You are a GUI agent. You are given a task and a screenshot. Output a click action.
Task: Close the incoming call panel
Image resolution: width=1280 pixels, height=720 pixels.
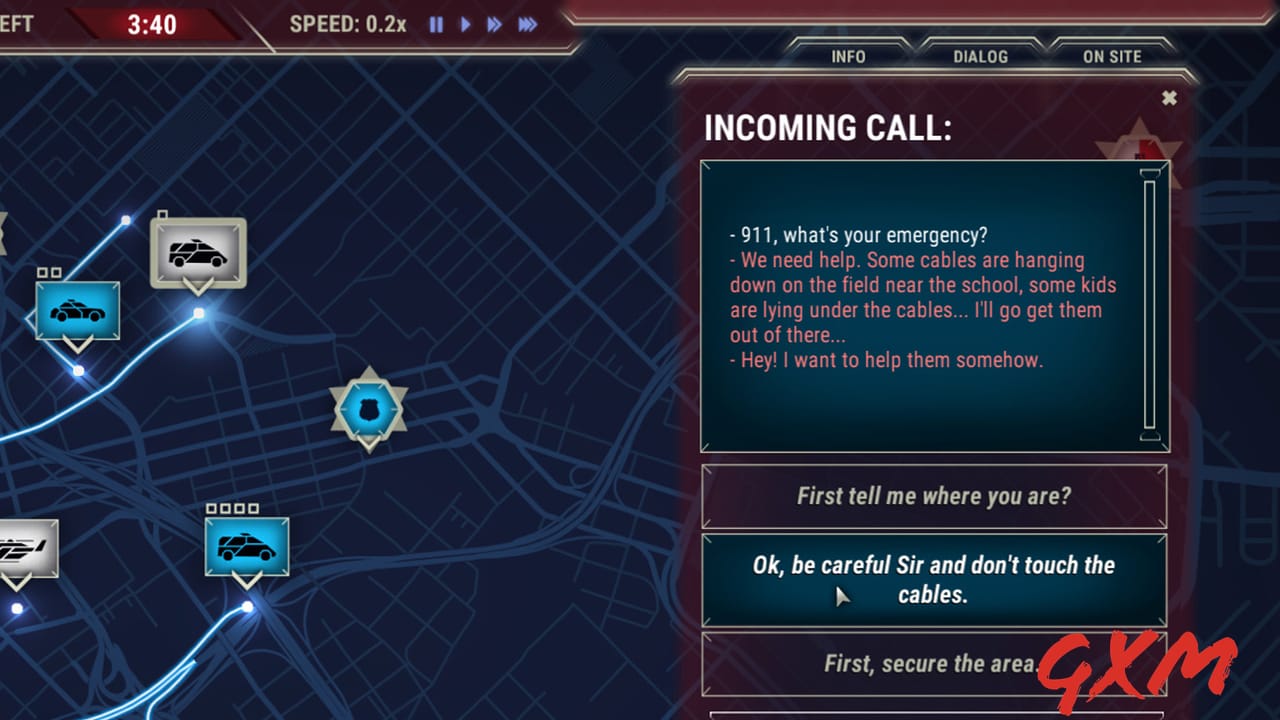tap(1169, 98)
